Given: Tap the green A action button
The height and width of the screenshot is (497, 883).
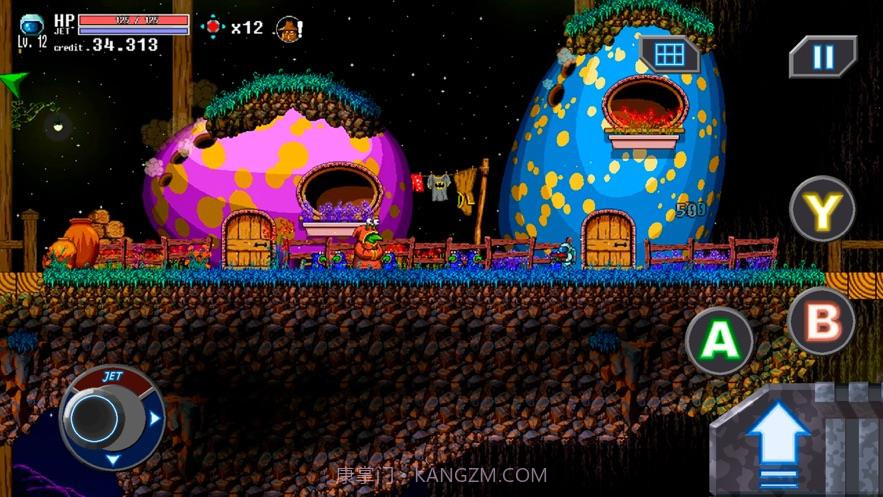Looking at the screenshot, I should point(719,340).
